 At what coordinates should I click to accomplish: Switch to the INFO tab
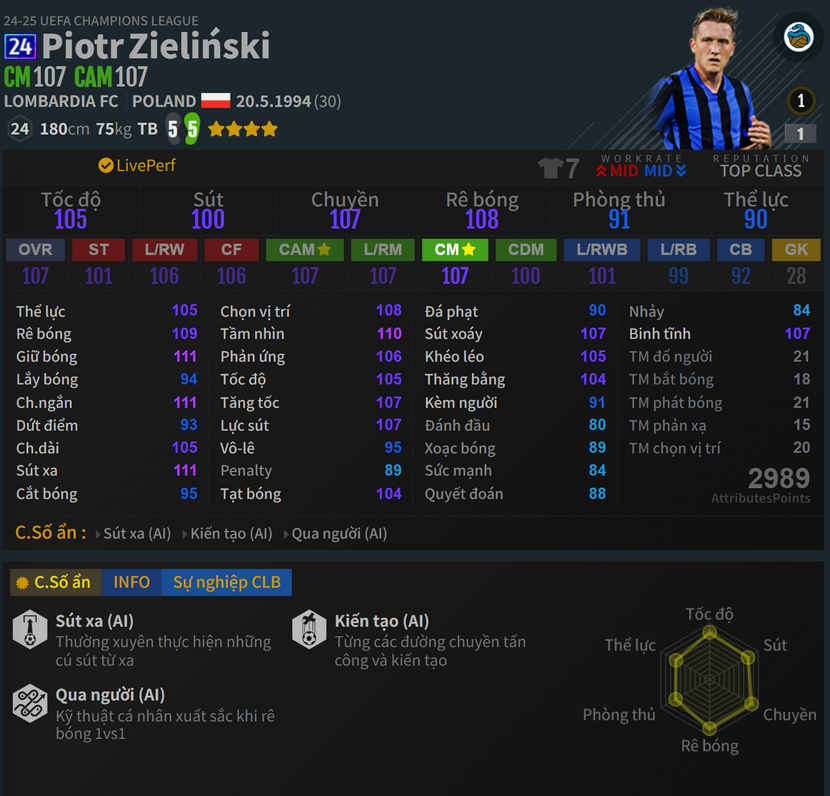(x=131, y=582)
